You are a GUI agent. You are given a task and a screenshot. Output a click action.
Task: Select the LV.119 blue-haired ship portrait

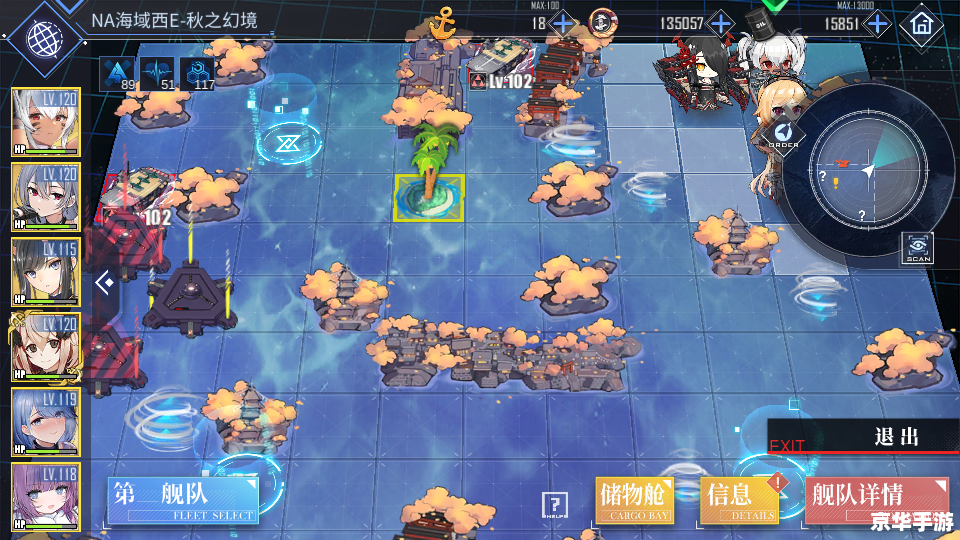pos(45,421)
